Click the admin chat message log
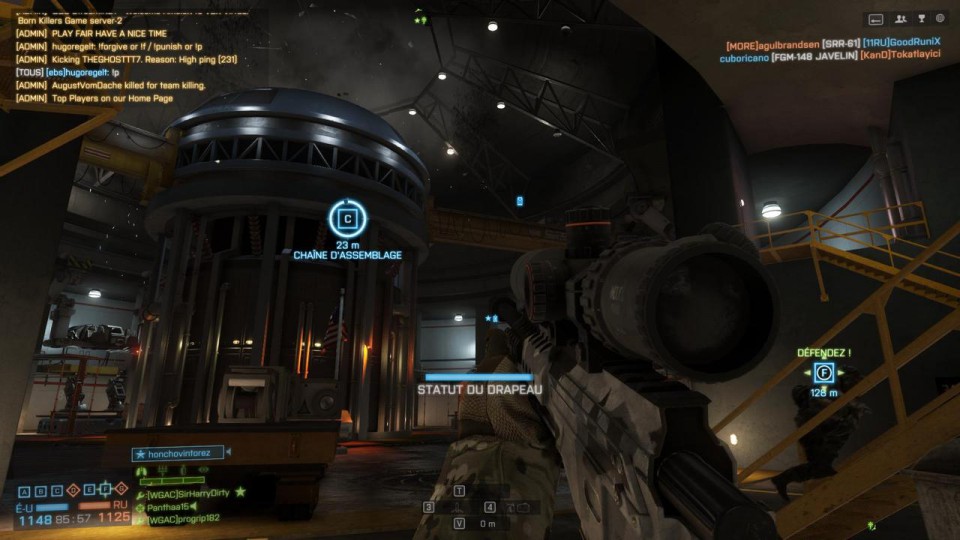 click(112, 59)
